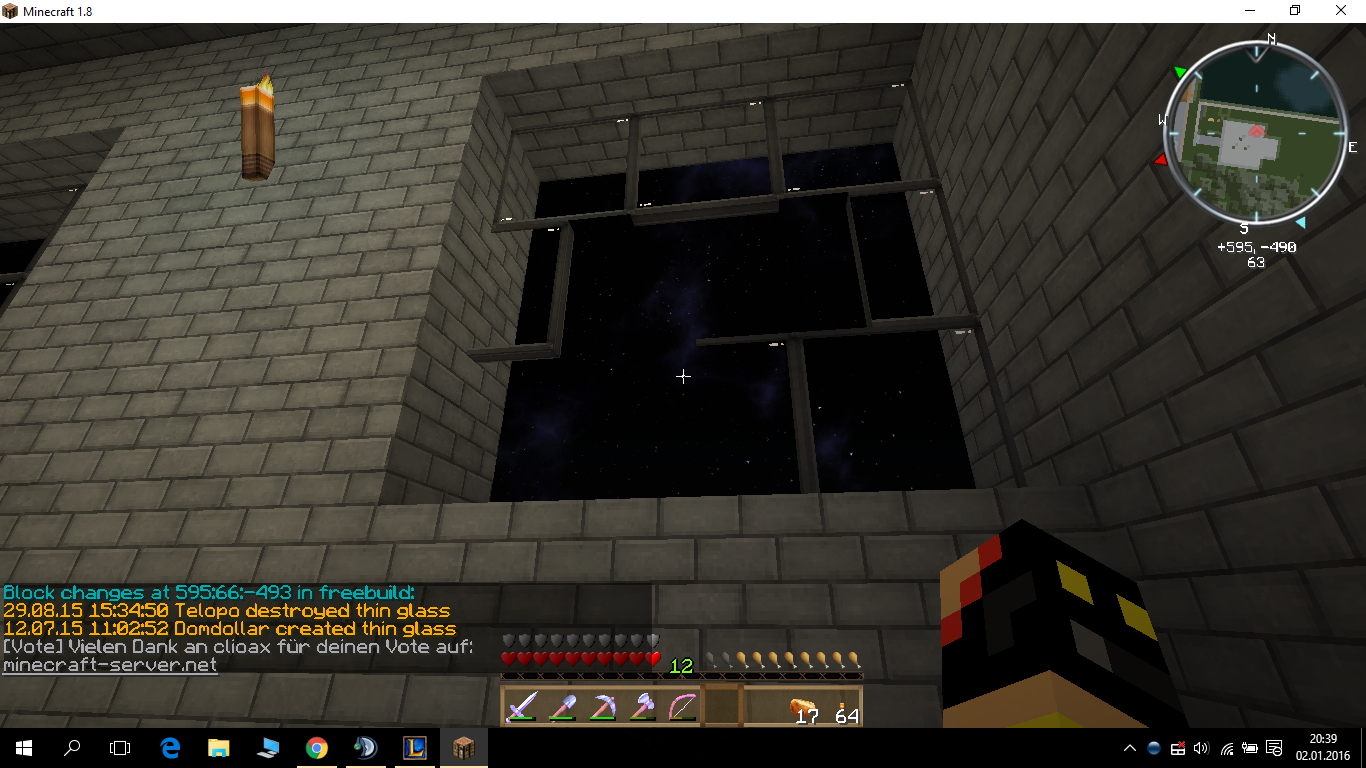This screenshot has height=768, width=1366.
Task: Select the torch stack of 64
Action: 843,707
